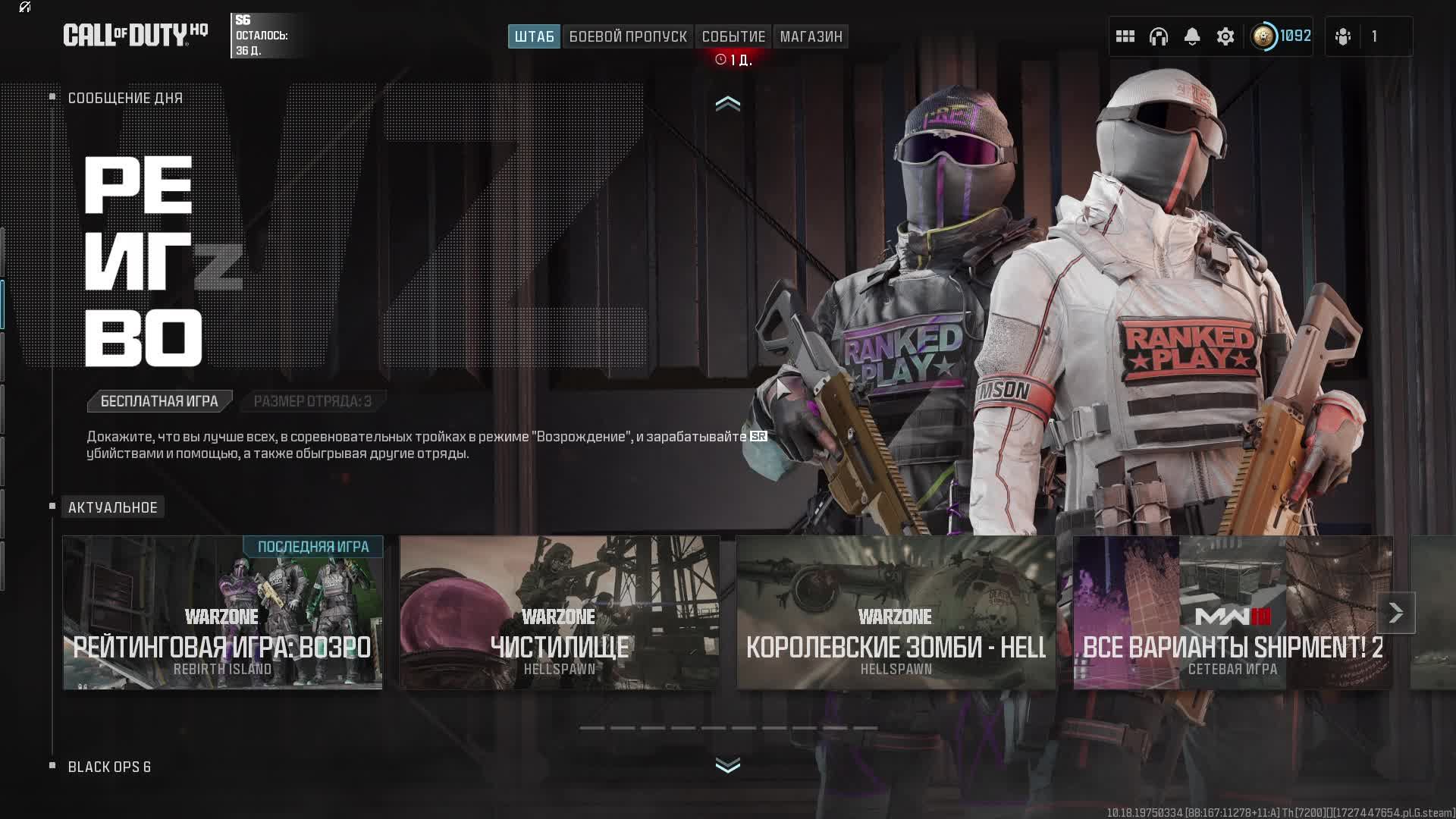Viewport: 1456px width, 819px height.
Task: Select the audio channel headset icon
Action: click(1159, 36)
